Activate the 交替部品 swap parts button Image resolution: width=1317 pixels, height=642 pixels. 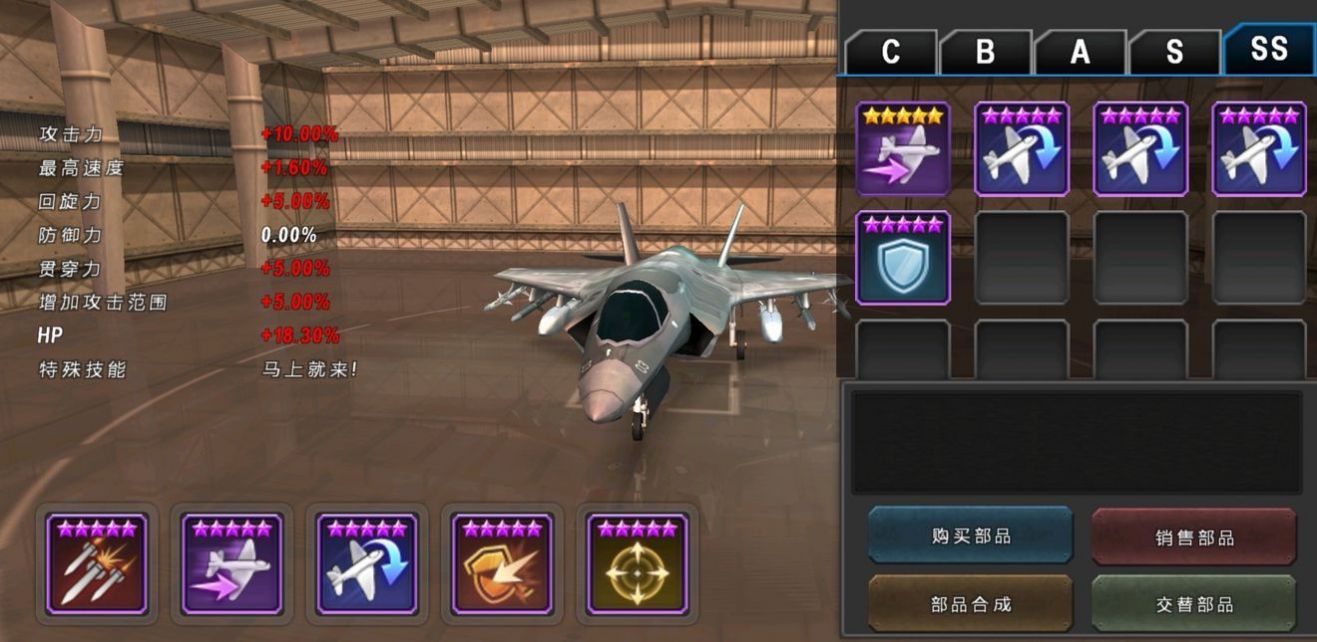click(x=1194, y=604)
